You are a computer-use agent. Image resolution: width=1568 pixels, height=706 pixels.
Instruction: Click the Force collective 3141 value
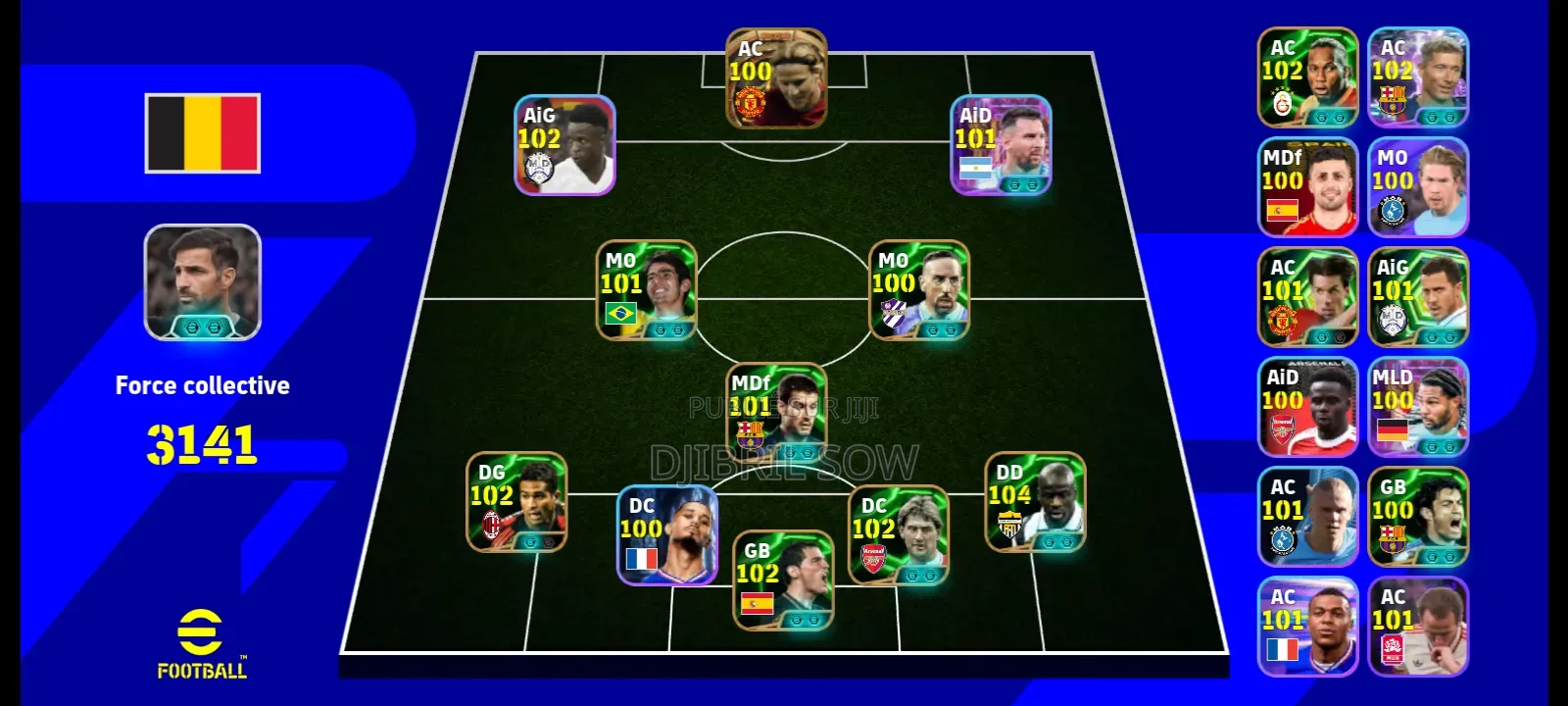[x=203, y=443]
